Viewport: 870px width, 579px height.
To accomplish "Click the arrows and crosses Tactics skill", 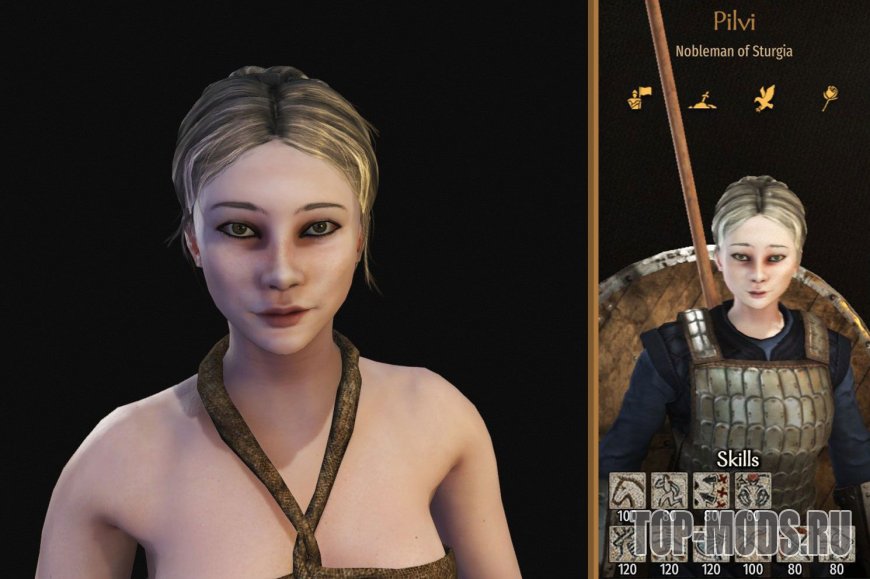I will 711,490.
